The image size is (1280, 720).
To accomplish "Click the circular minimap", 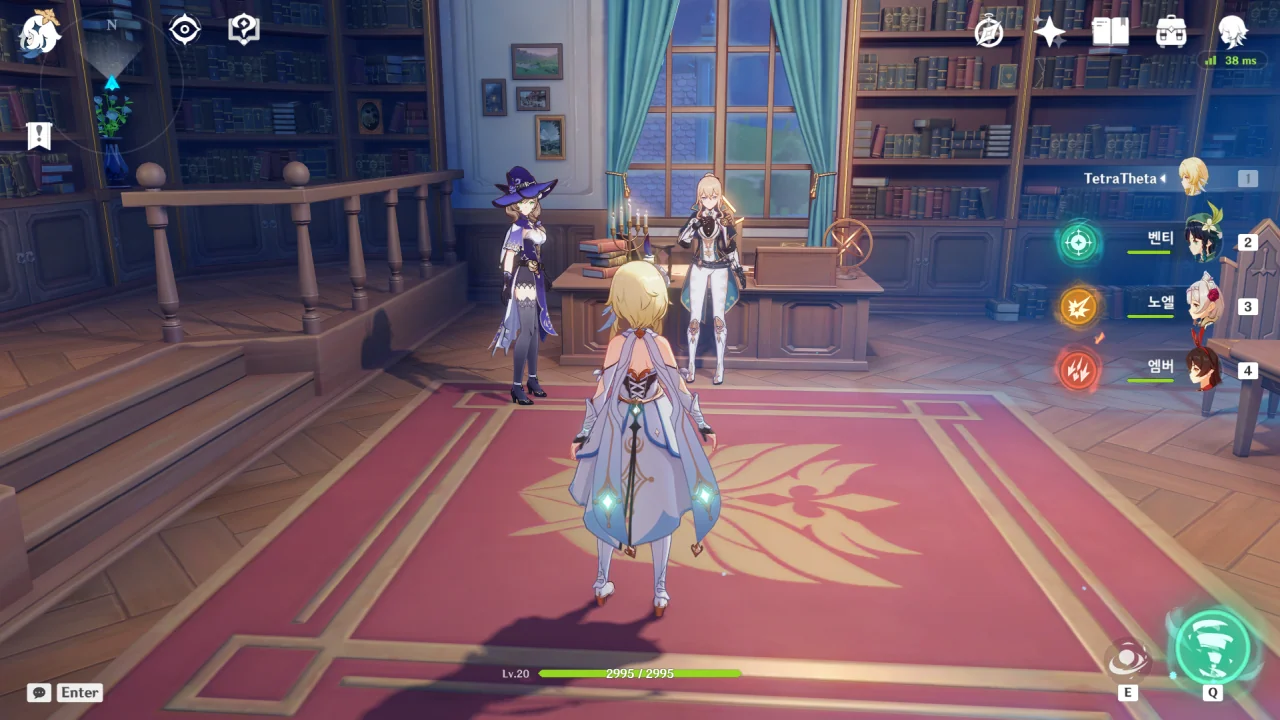I will pos(111,84).
